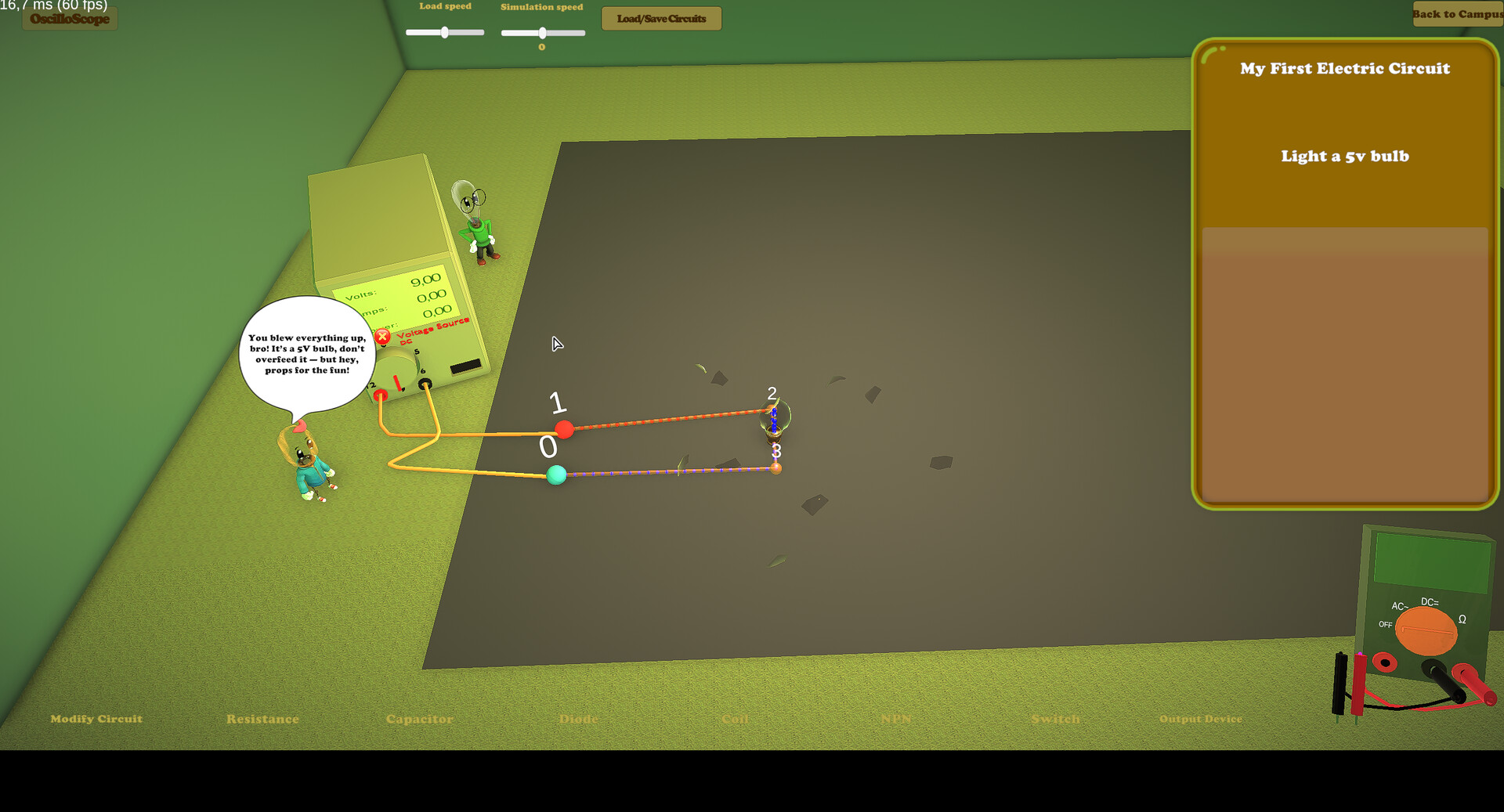Dismiss the tutor's speech bubble
The height and width of the screenshot is (812, 1504).
[309, 354]
